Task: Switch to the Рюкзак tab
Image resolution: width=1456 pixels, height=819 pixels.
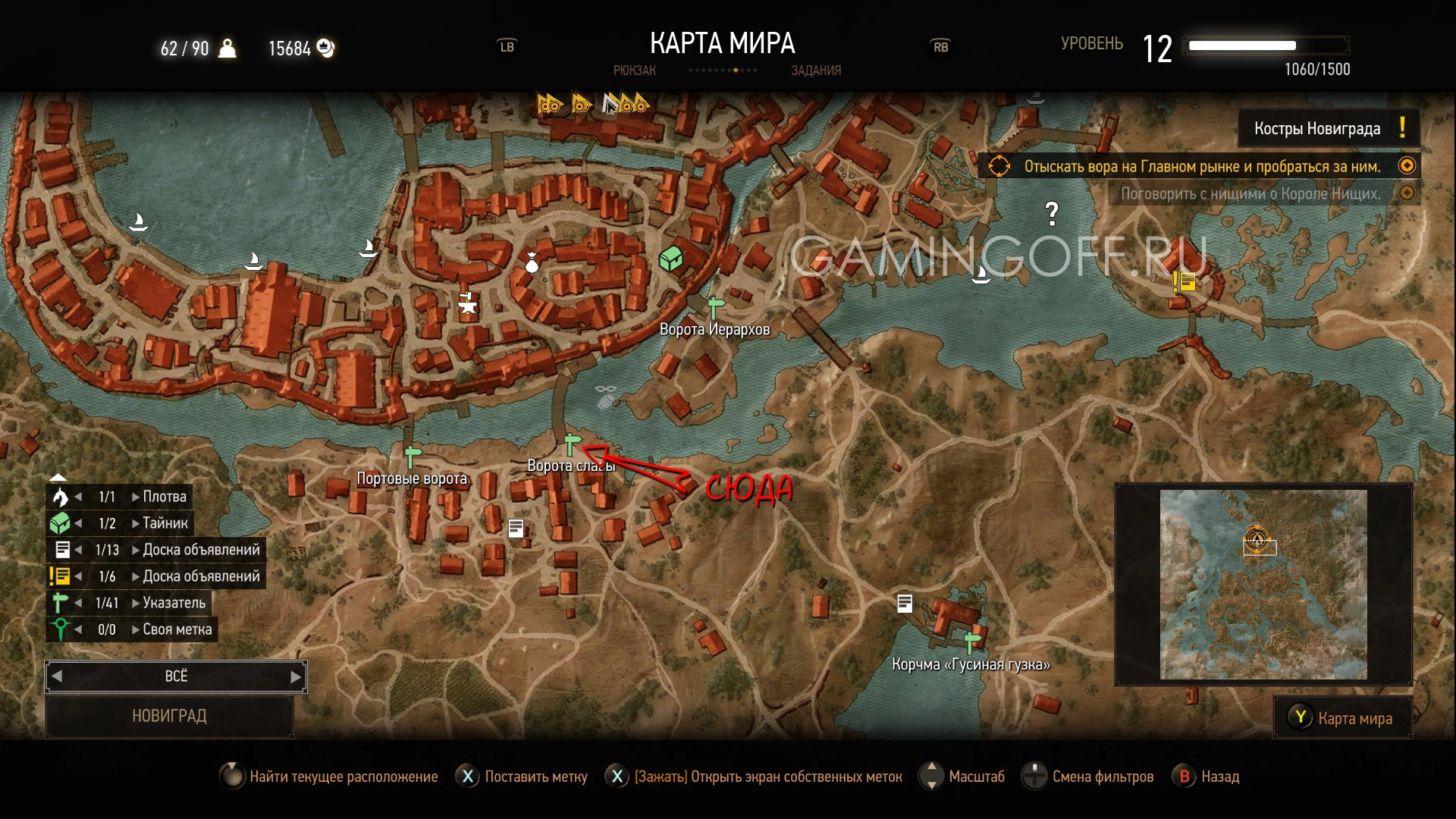Action: click(x=634, y=71)
